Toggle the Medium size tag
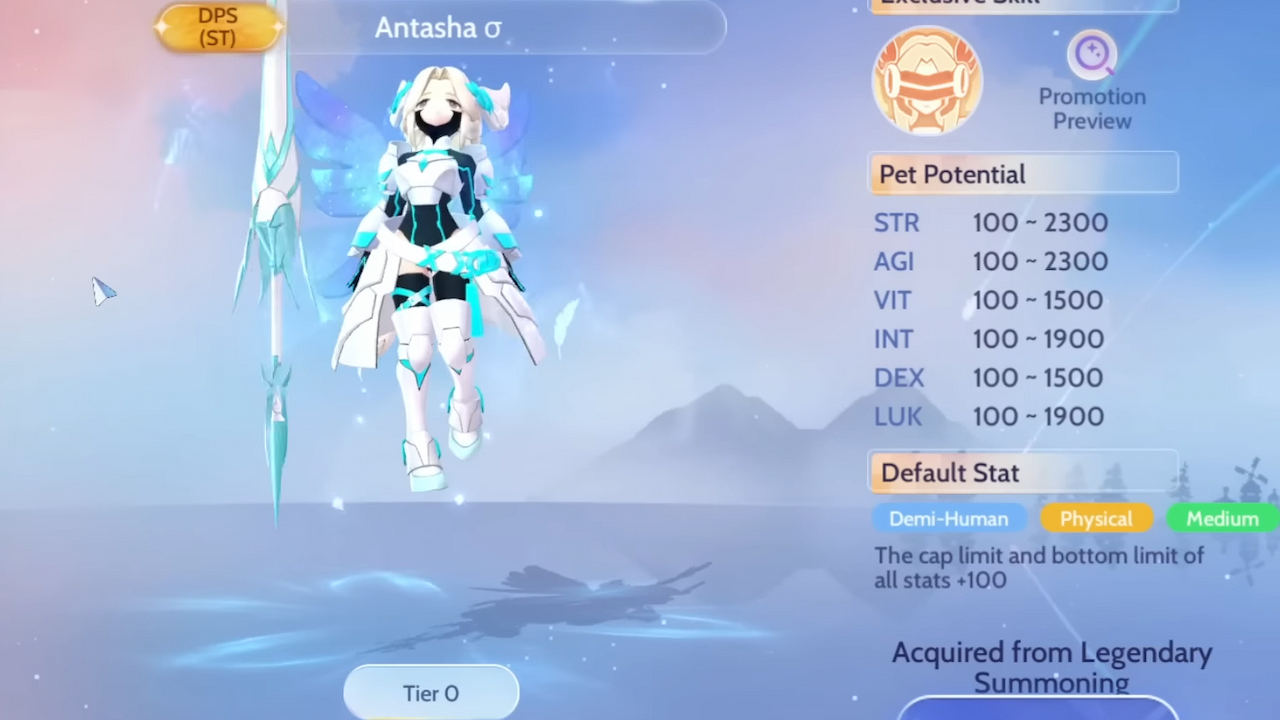 pos(1222,519)
